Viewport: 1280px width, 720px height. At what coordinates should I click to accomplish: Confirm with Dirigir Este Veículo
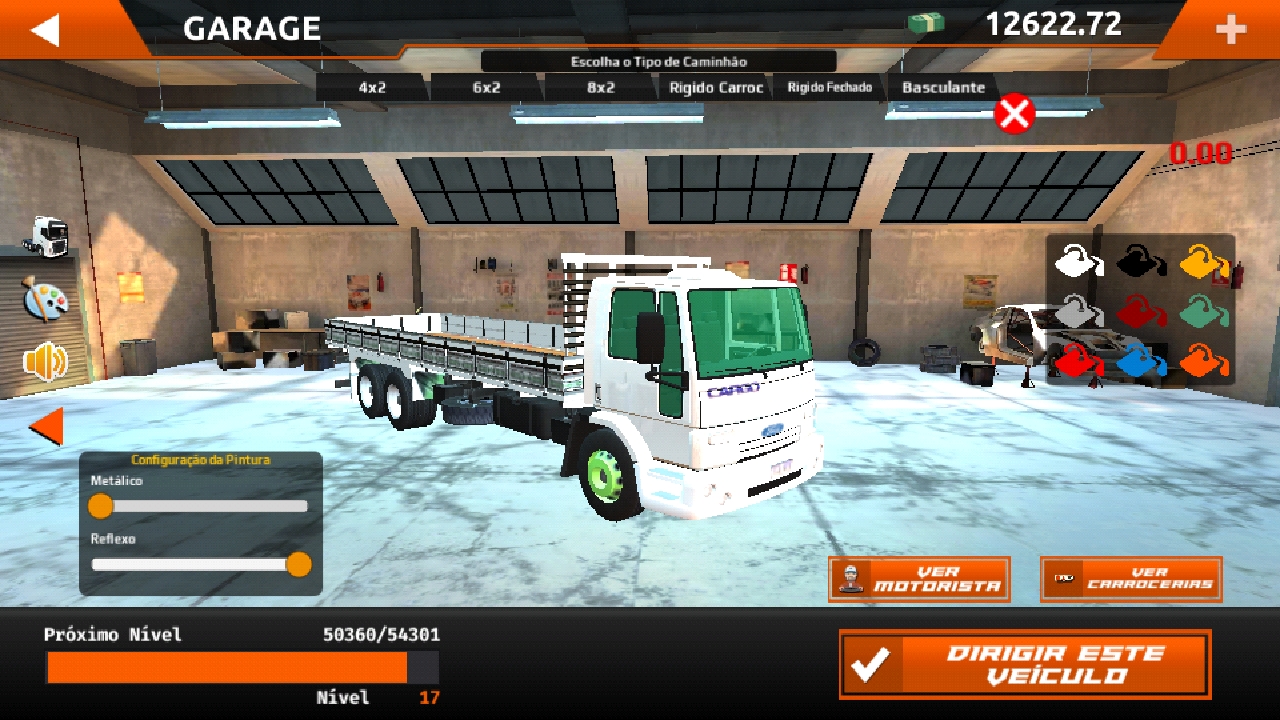pos(1025,664)
